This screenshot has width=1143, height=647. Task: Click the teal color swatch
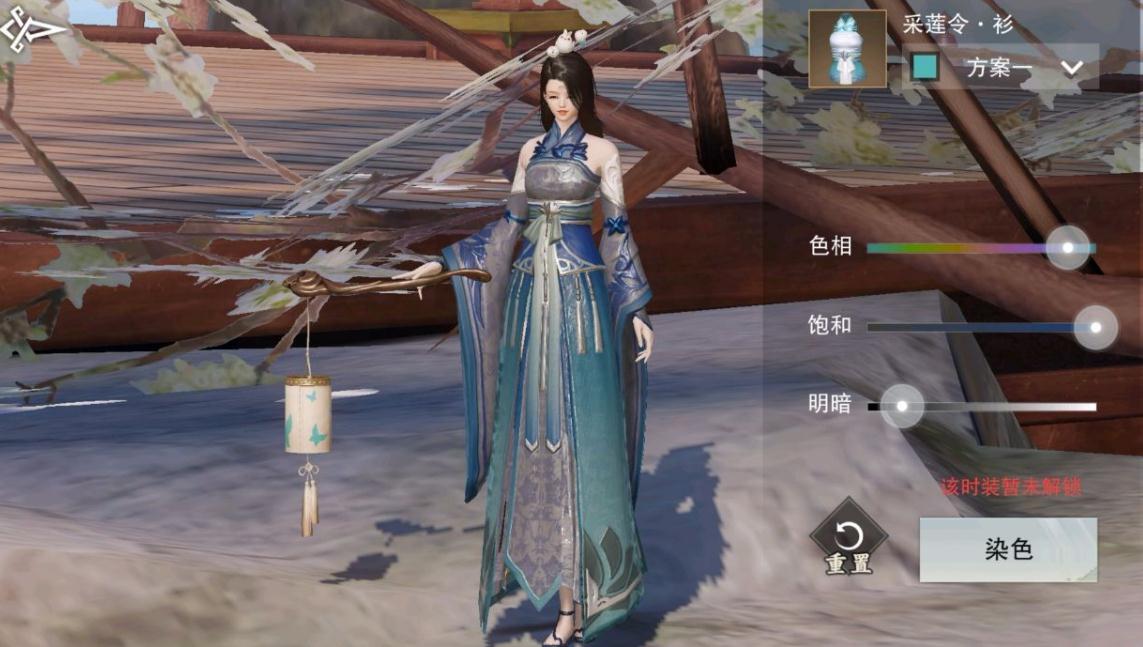tap(925, 68)
